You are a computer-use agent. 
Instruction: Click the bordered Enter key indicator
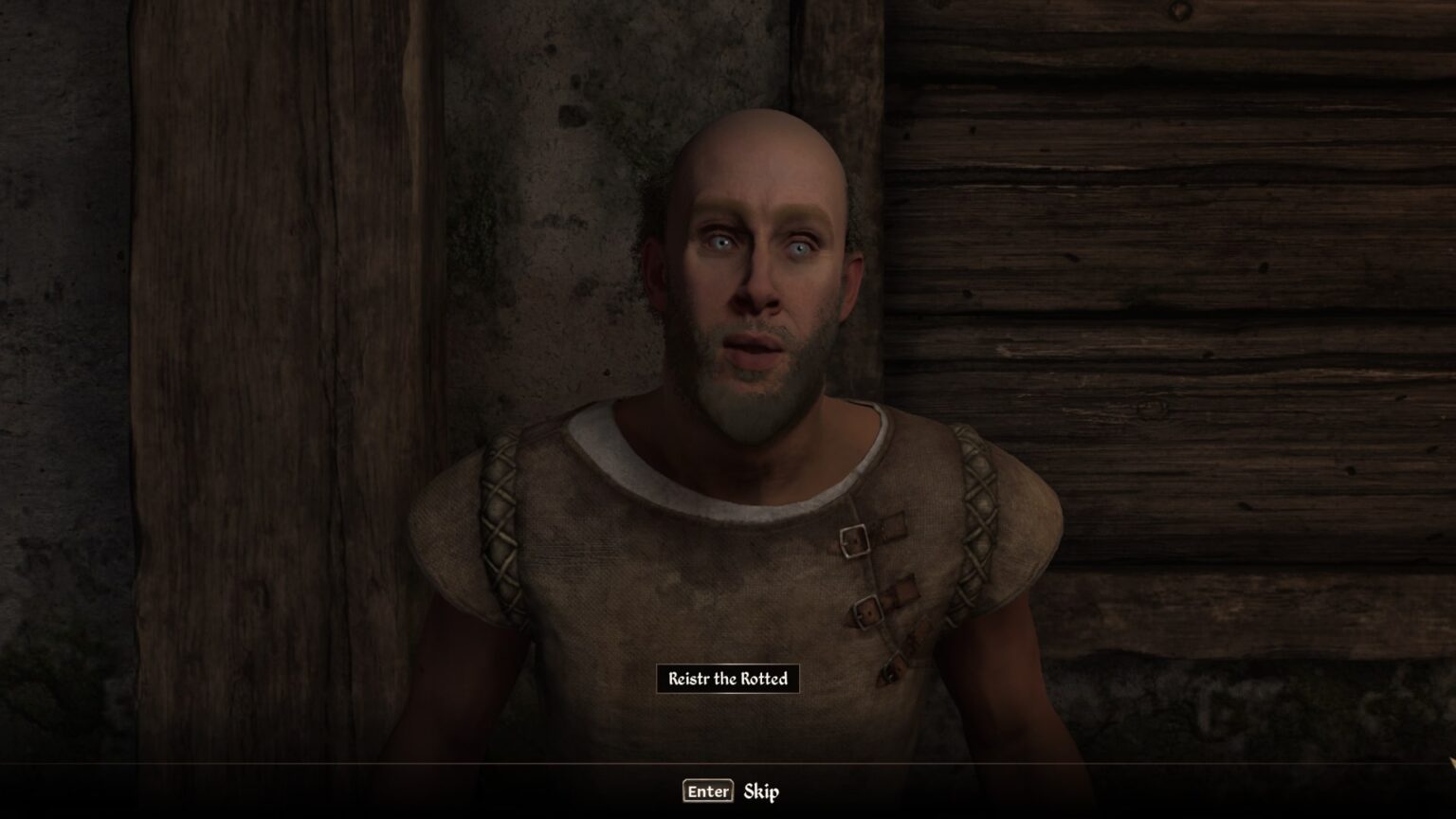pos(707,791)
